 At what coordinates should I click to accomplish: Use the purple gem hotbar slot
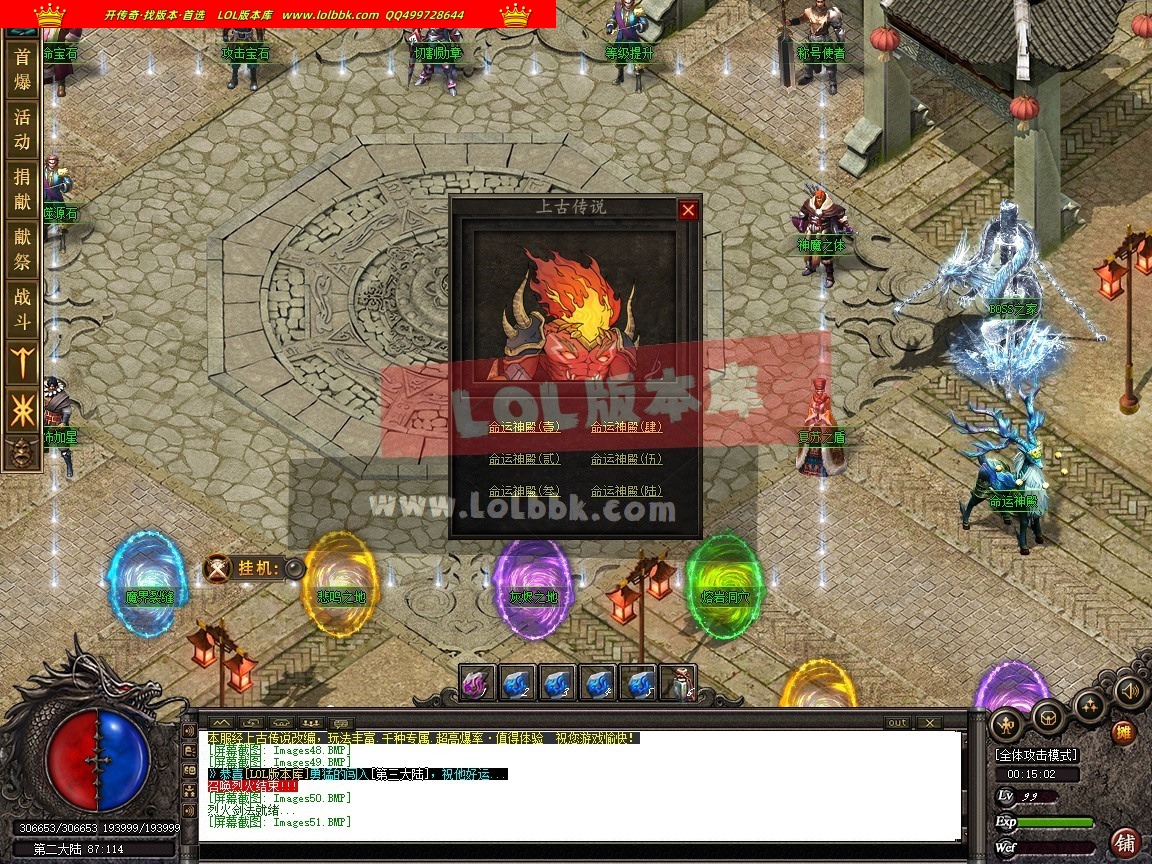(x=478, y=683)
